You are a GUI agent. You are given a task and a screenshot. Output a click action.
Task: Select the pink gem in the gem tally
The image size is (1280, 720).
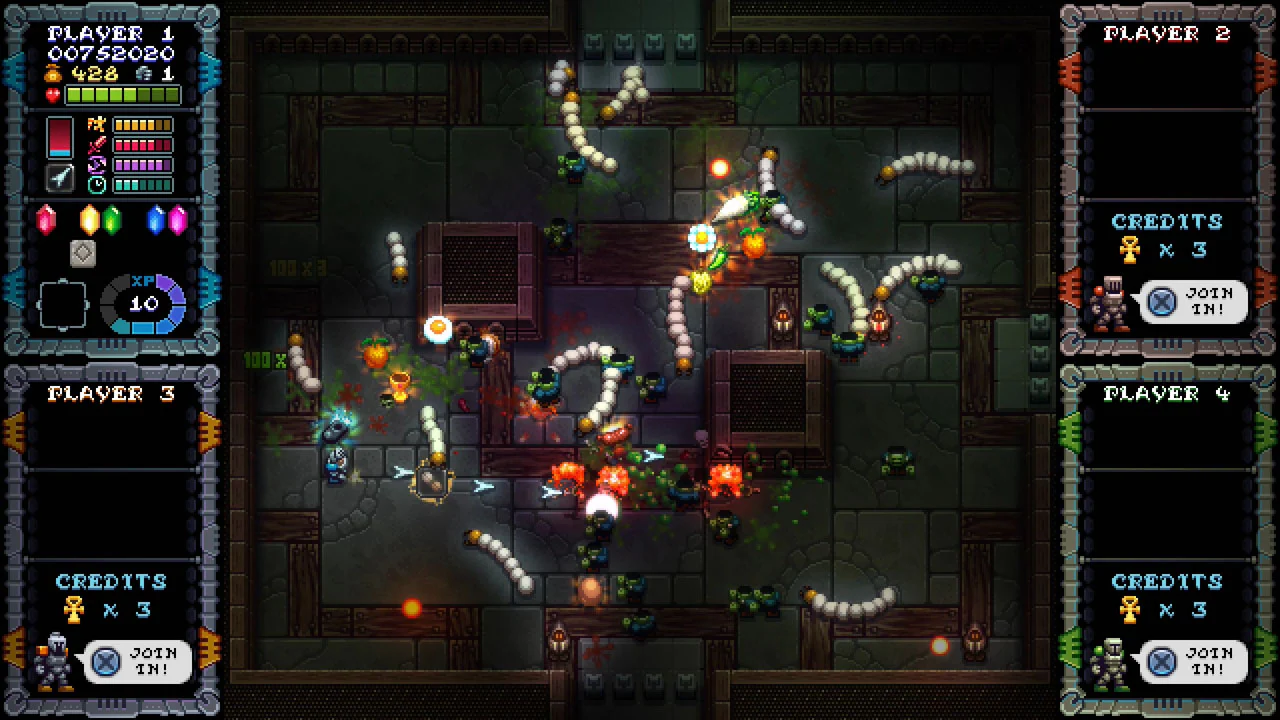coord(177,220)
